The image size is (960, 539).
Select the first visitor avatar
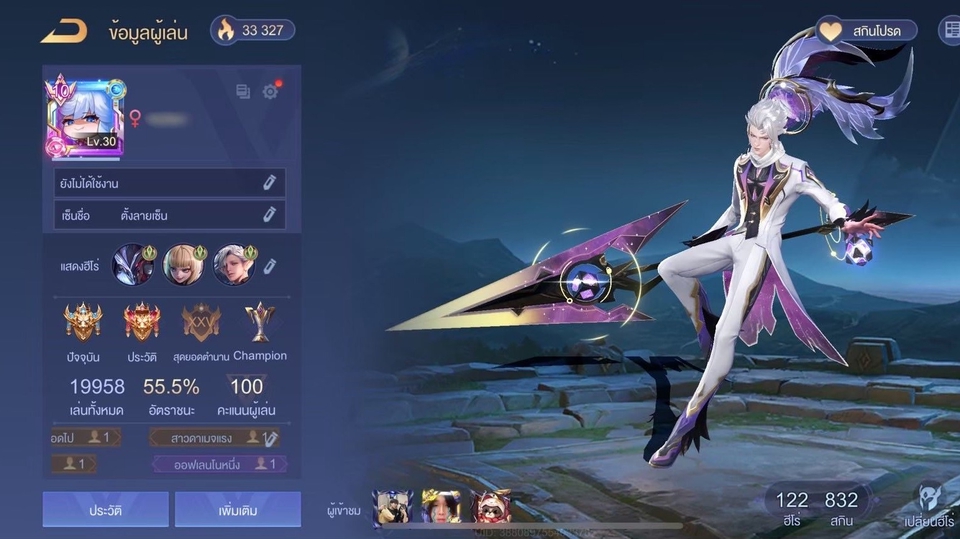tap(392, 509)
